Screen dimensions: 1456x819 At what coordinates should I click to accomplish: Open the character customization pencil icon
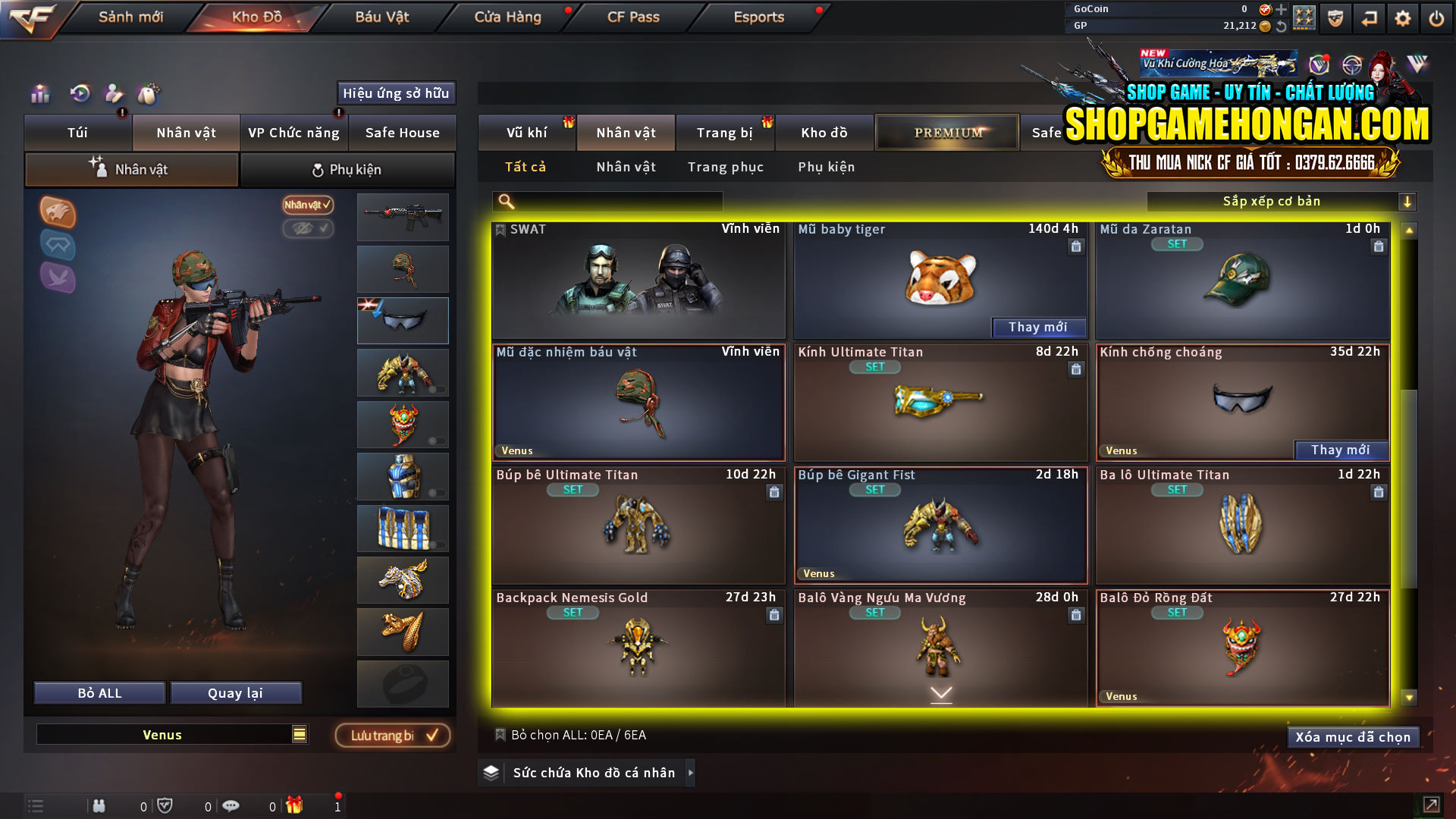click(114, 95)
